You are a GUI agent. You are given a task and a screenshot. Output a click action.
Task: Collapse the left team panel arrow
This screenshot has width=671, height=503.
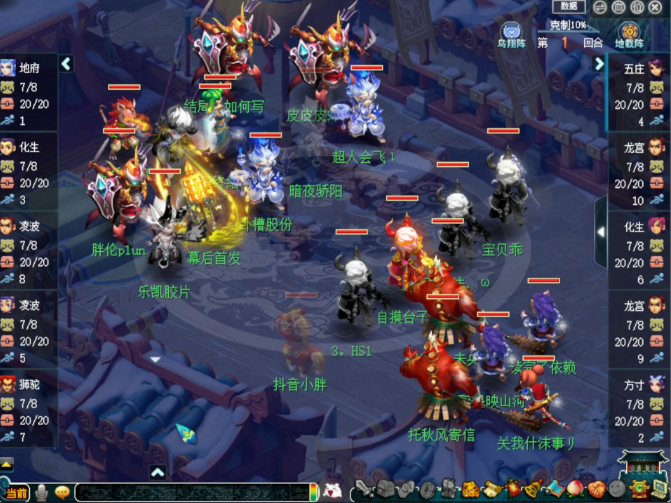point(66,64)
